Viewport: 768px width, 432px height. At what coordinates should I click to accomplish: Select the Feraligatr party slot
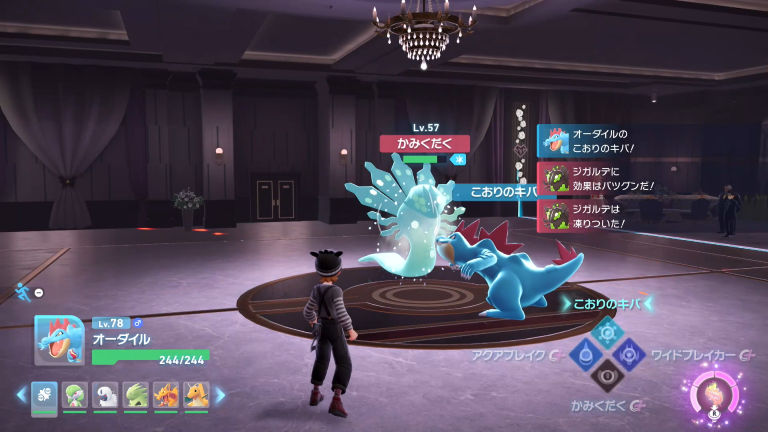click(x=44, y=395)
